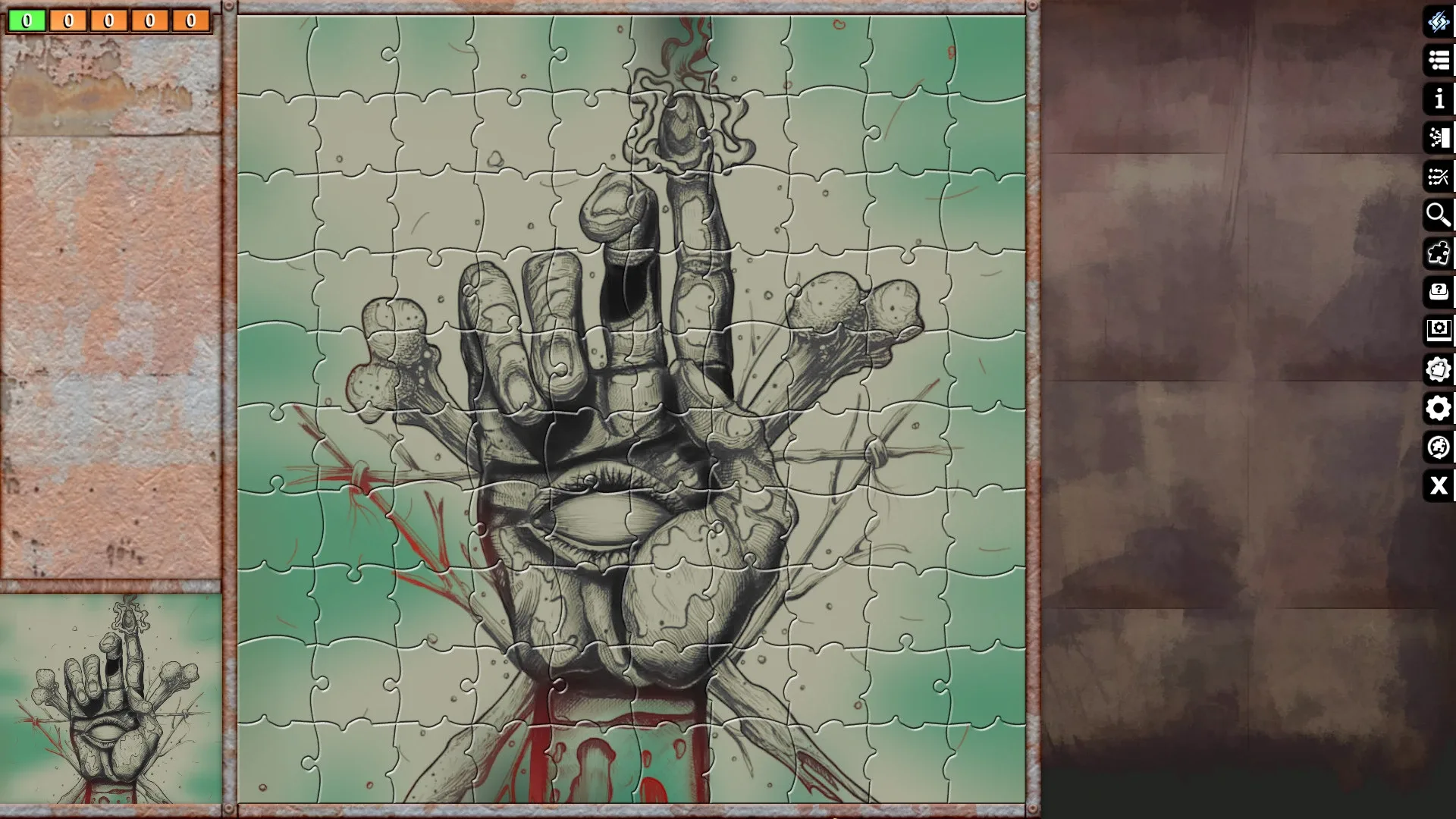Open the community globe puzzle icon

[1438, 447]
